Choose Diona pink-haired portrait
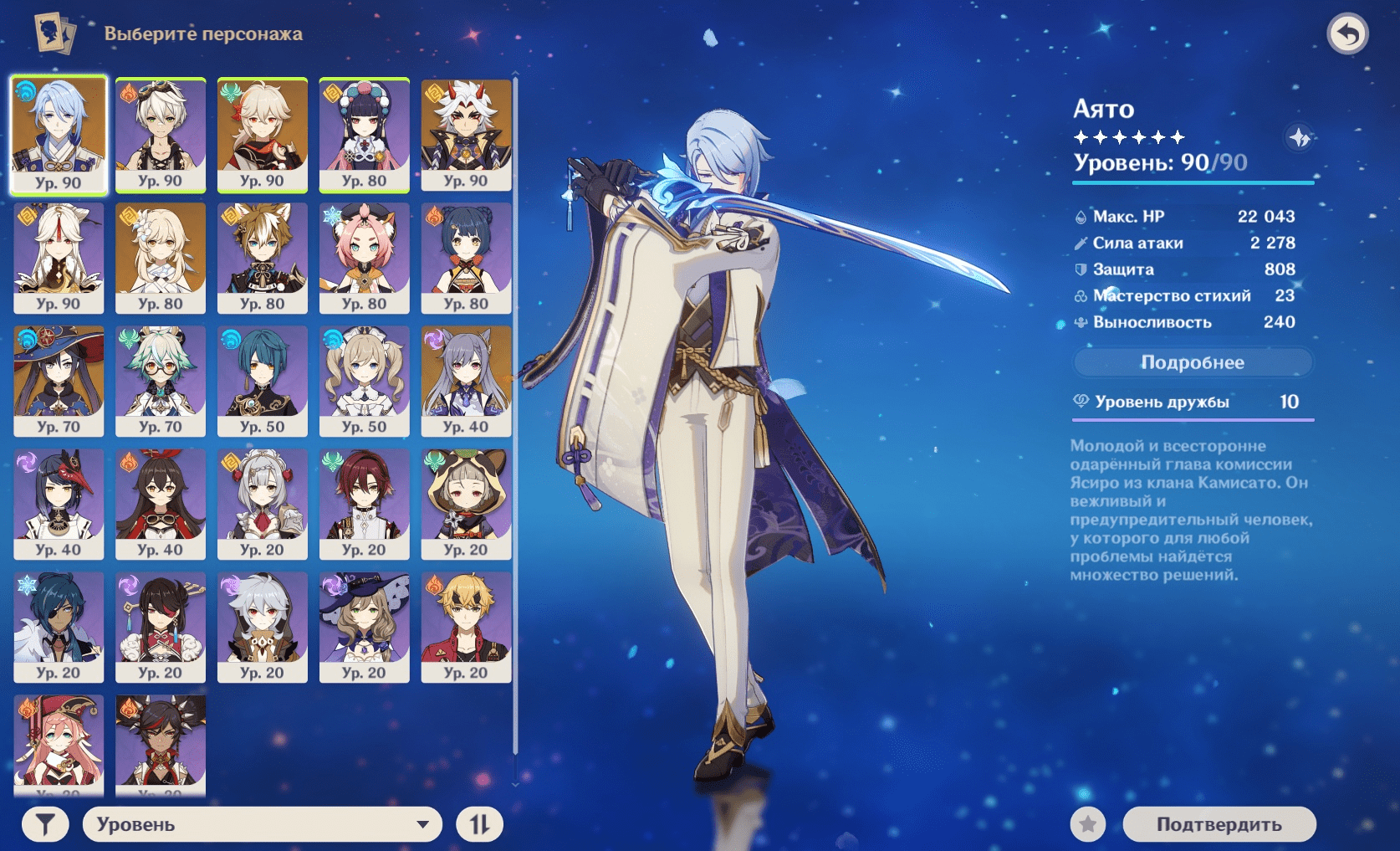The image size is (1400, 851). [365, 258]
